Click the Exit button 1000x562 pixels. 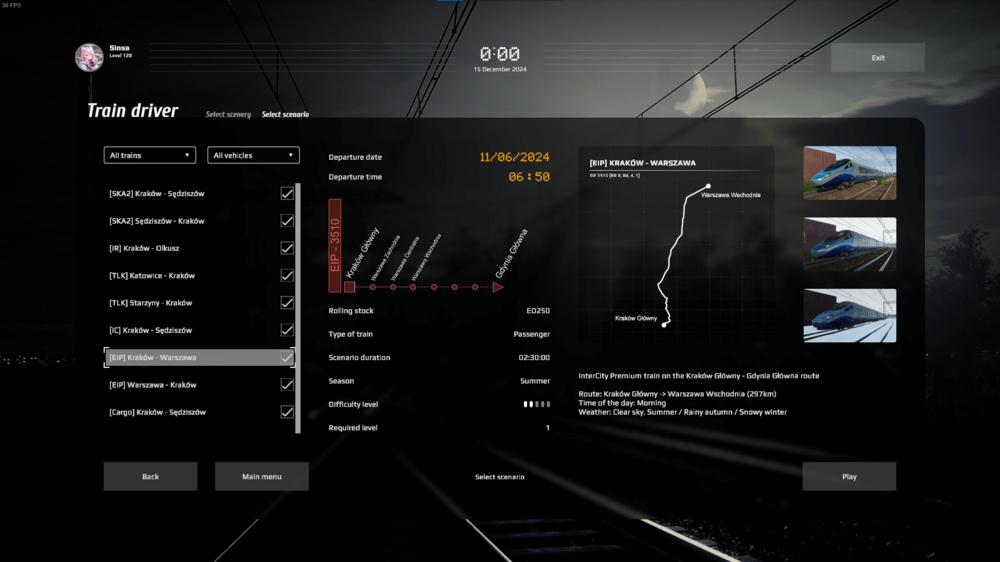(877, 58)
